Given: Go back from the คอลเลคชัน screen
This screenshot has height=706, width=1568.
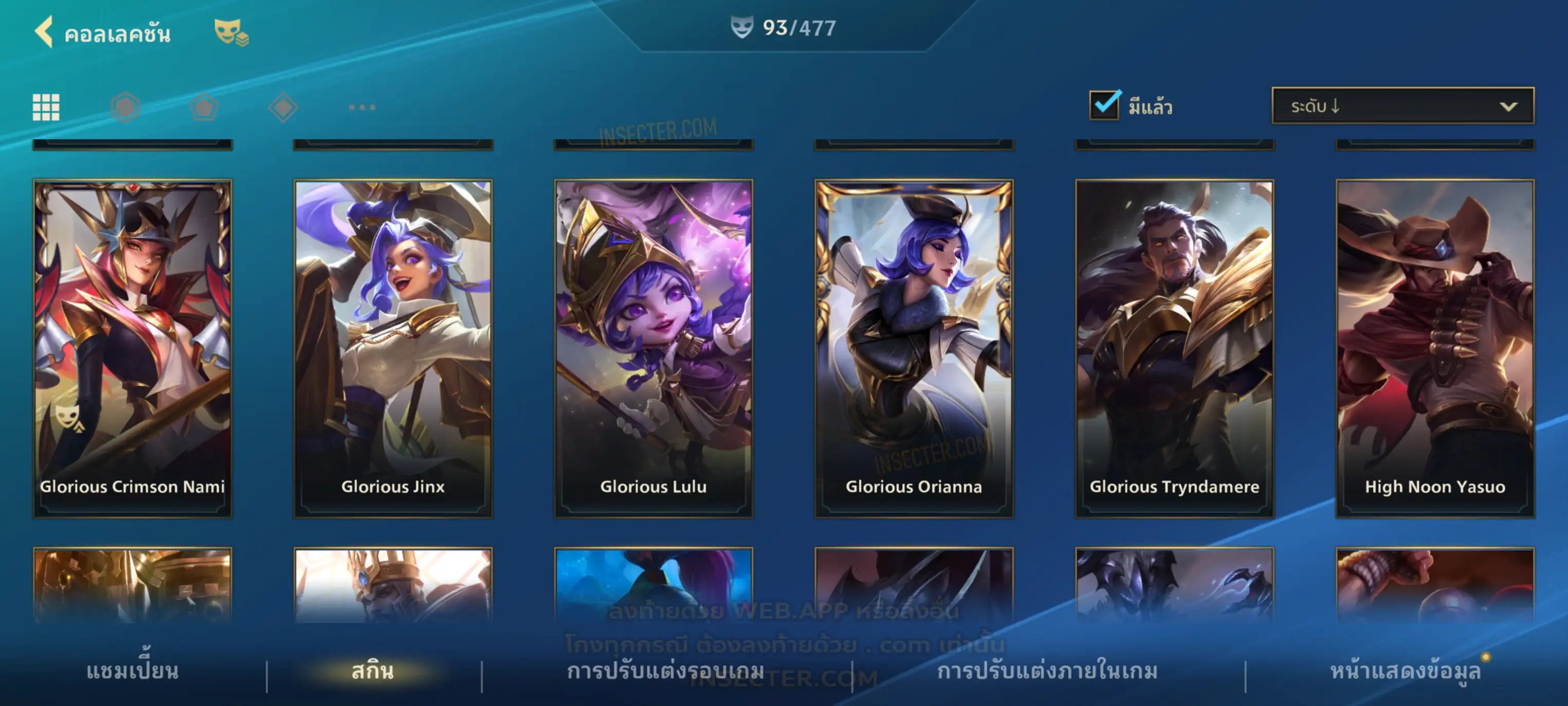Looking at the screenshot, I should [44, 32].
